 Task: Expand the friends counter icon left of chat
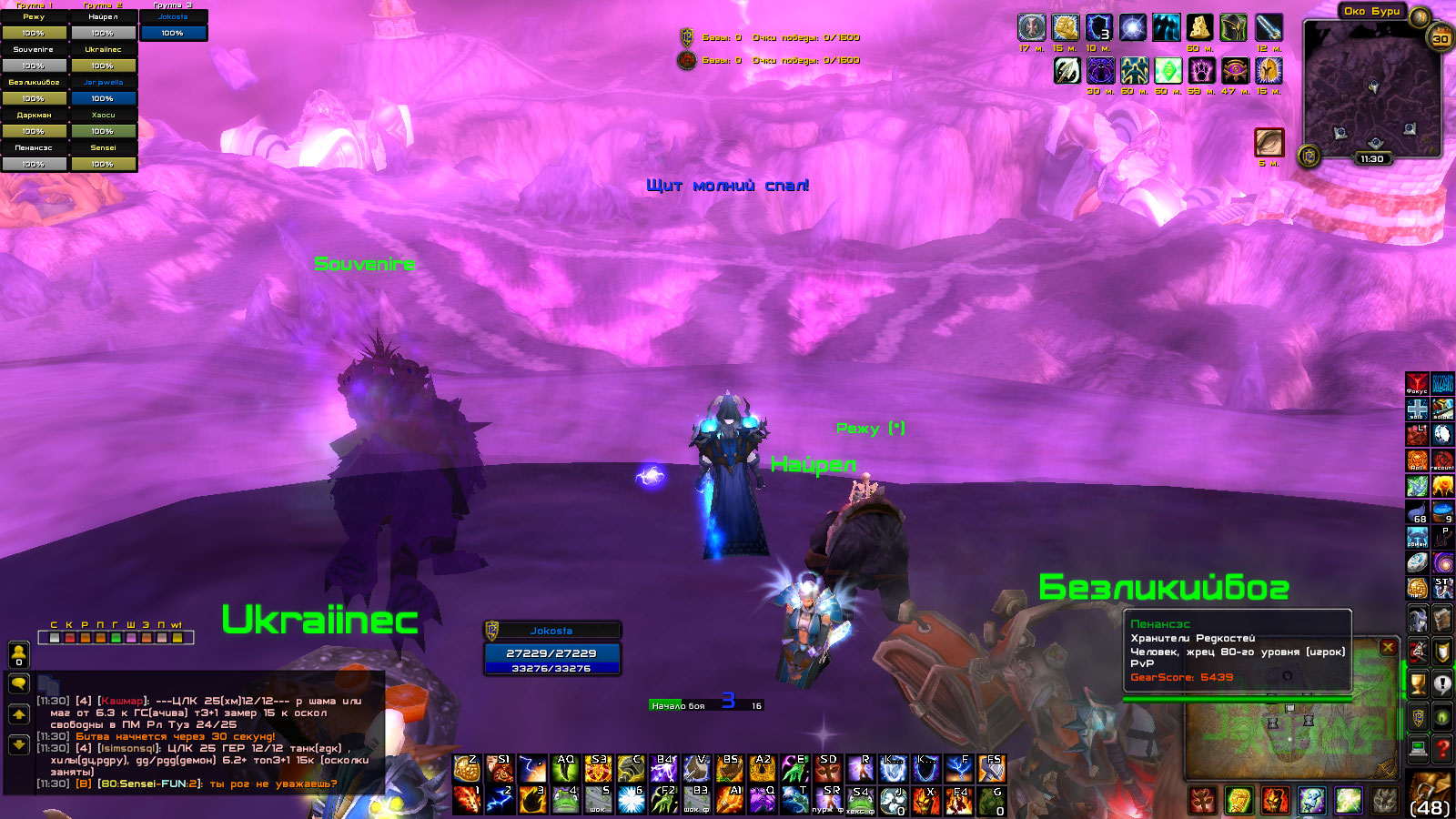point(19,655)
